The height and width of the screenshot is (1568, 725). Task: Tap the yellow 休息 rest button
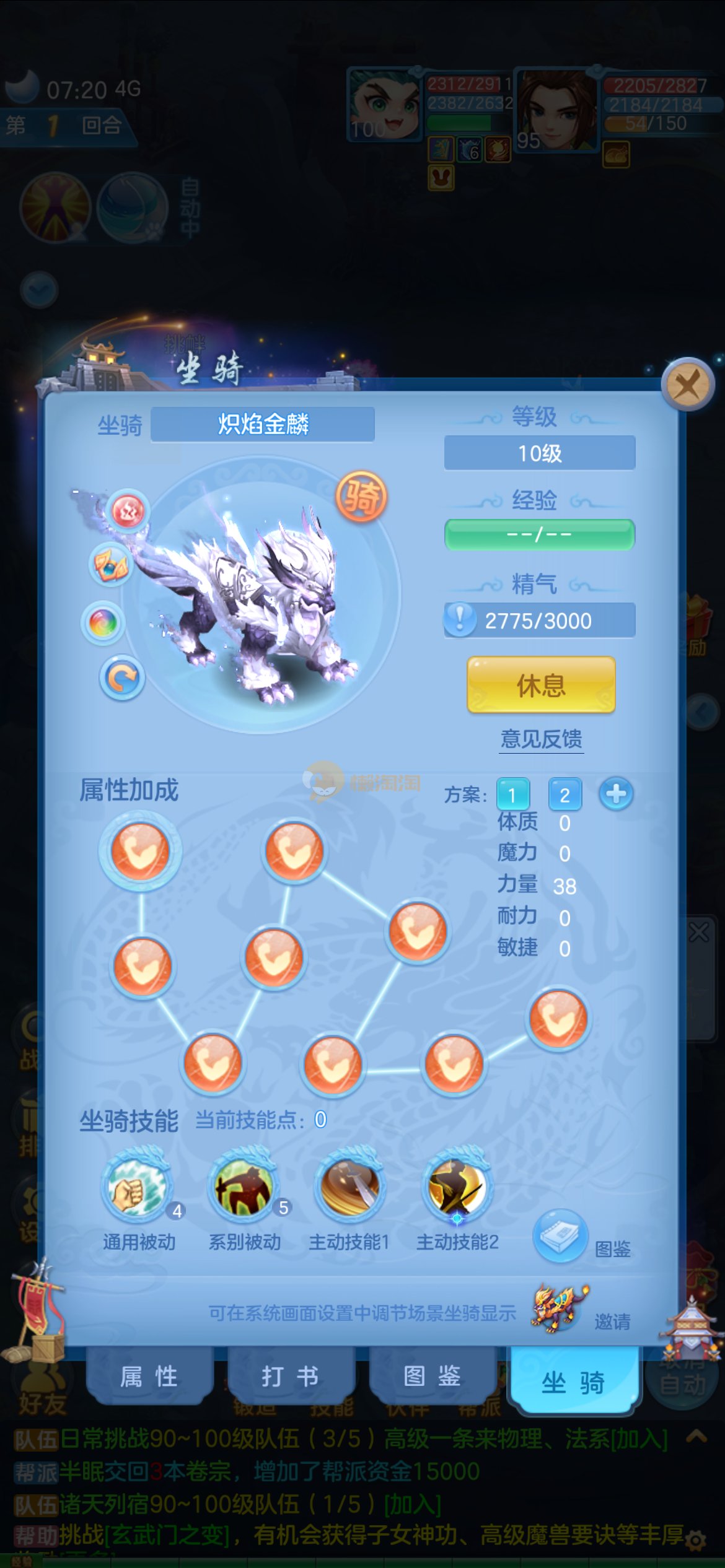click(541, 685)
